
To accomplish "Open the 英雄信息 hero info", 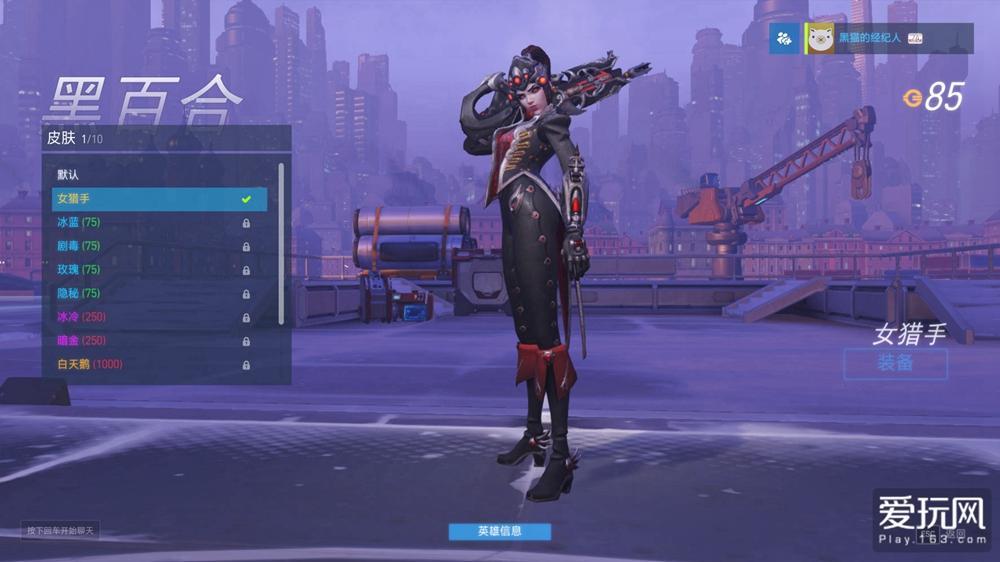I will coord(499,531).
